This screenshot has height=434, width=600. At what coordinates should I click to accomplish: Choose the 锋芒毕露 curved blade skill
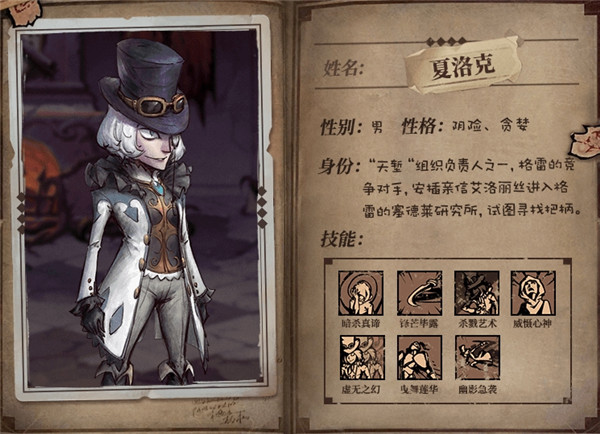(x=418, y=292)
